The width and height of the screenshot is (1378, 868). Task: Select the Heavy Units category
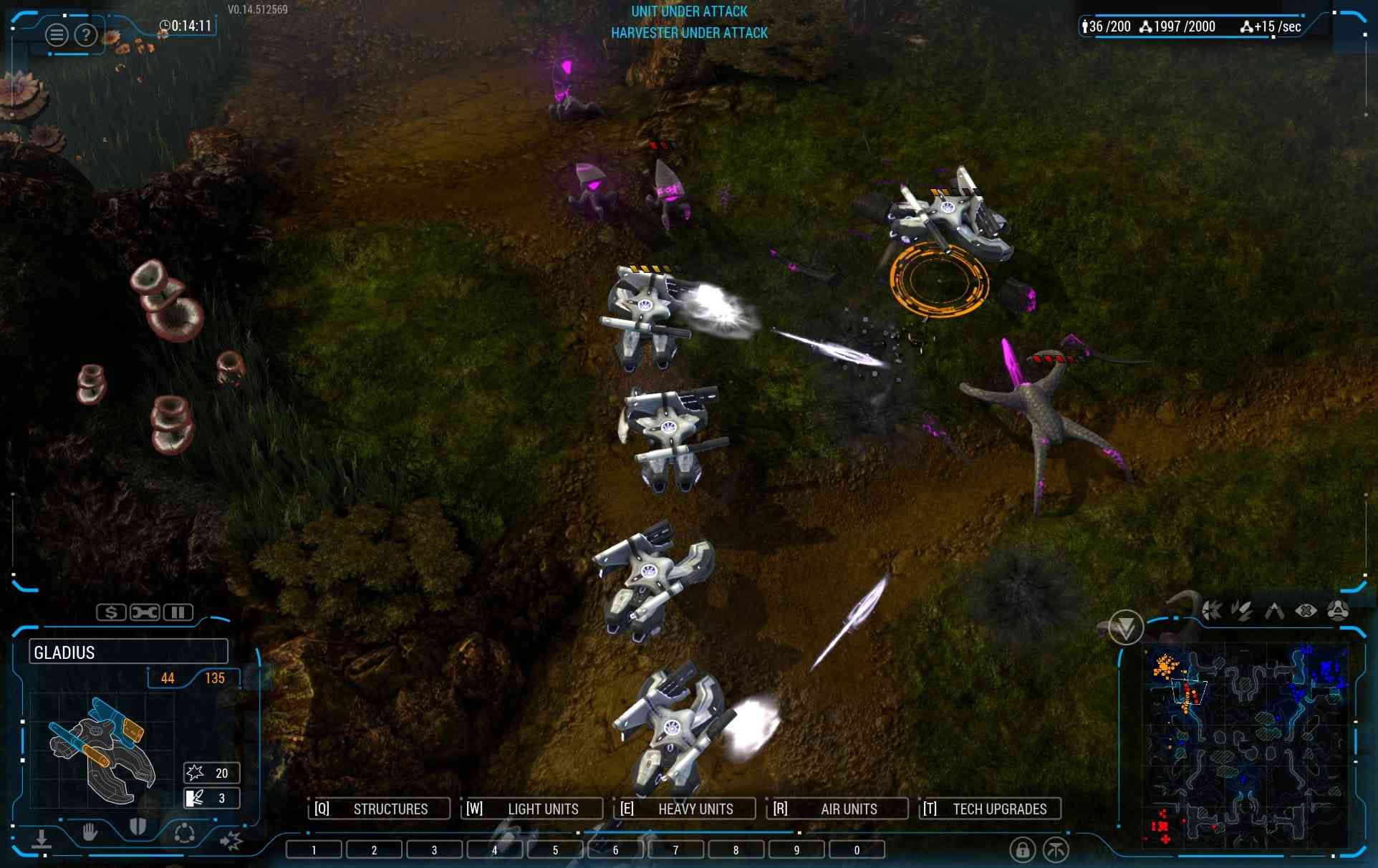[685, 809]
